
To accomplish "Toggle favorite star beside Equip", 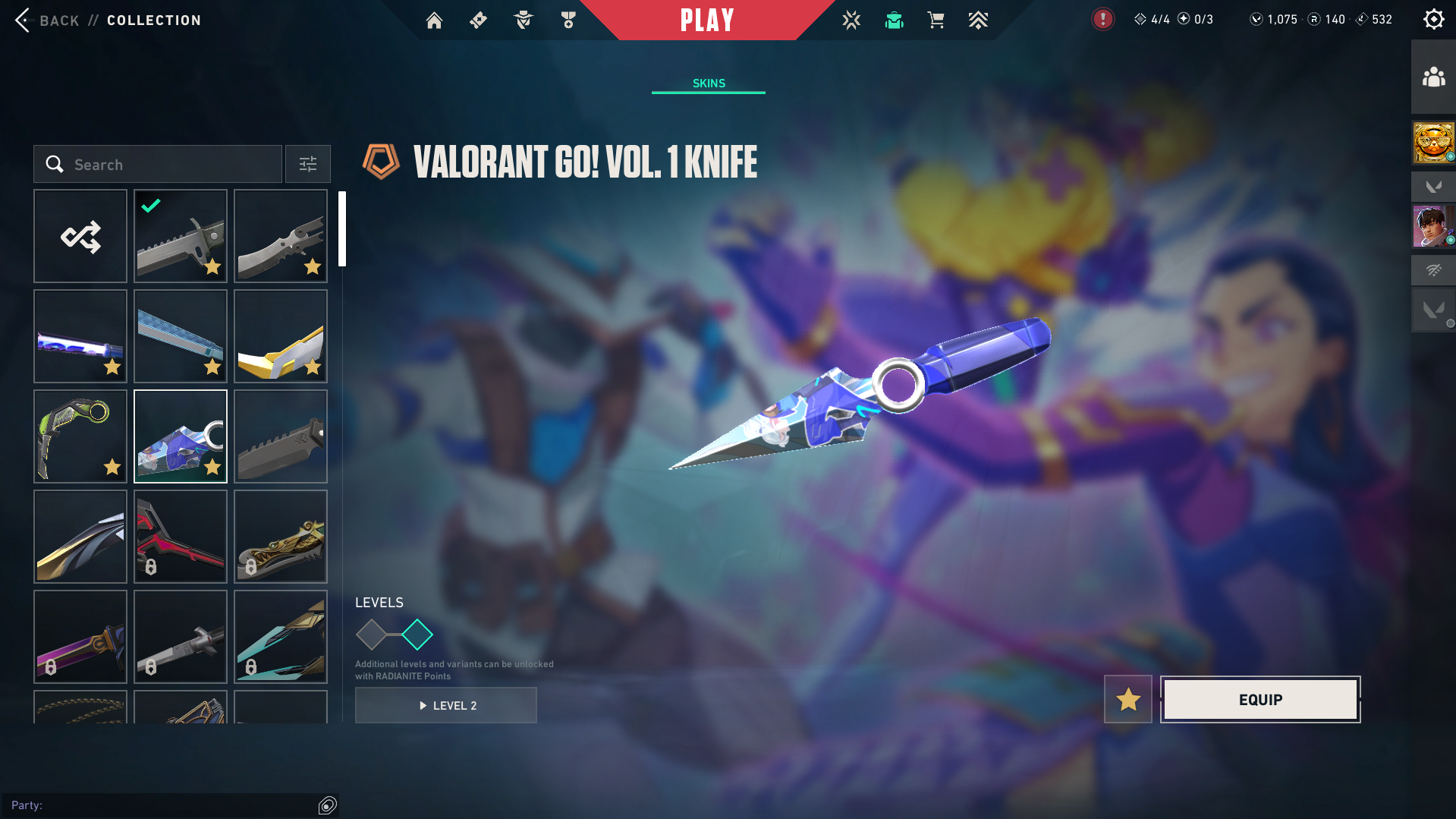I will [1128, 700].
